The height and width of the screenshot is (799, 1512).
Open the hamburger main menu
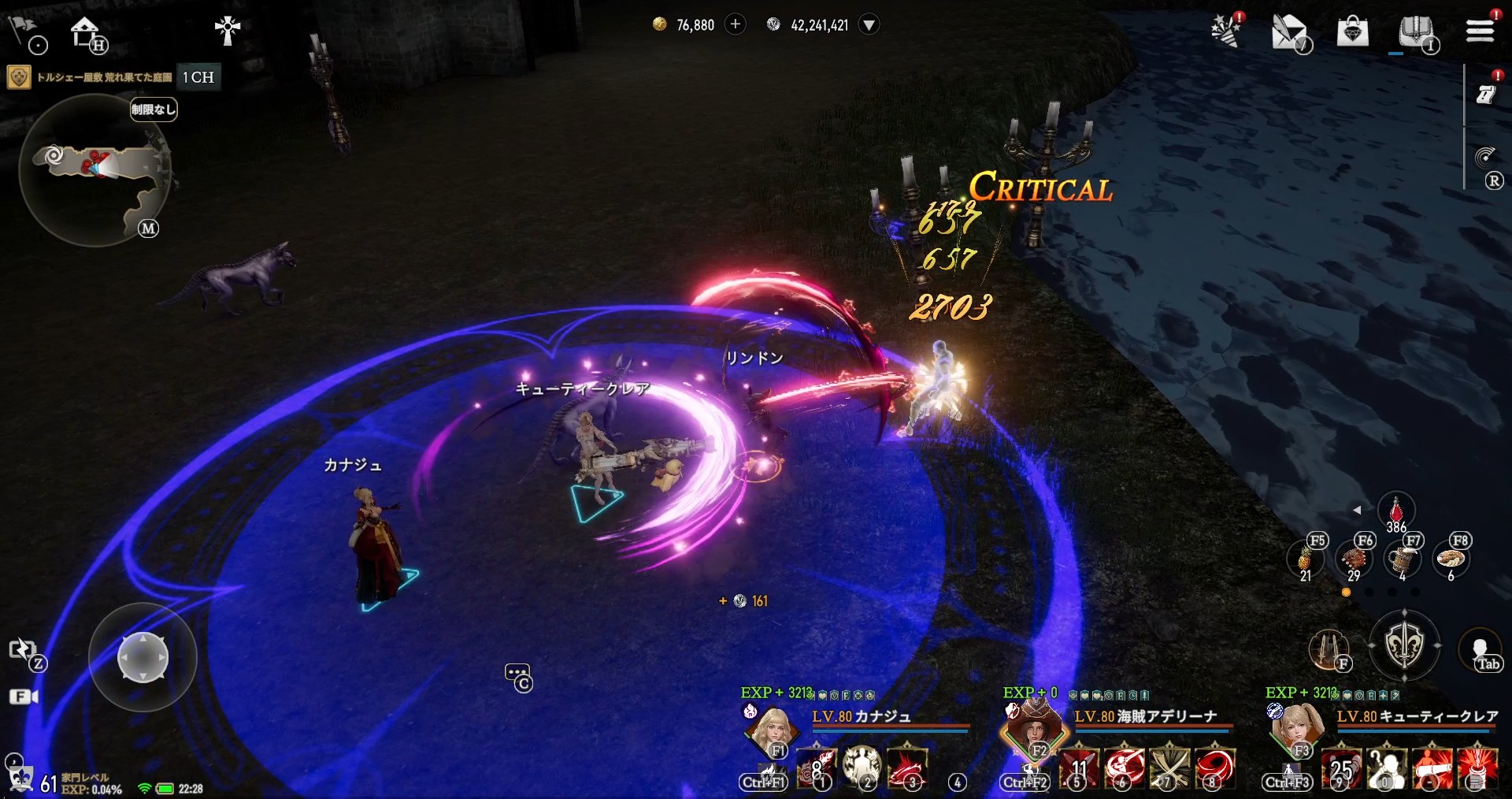tap(1480, 30)
